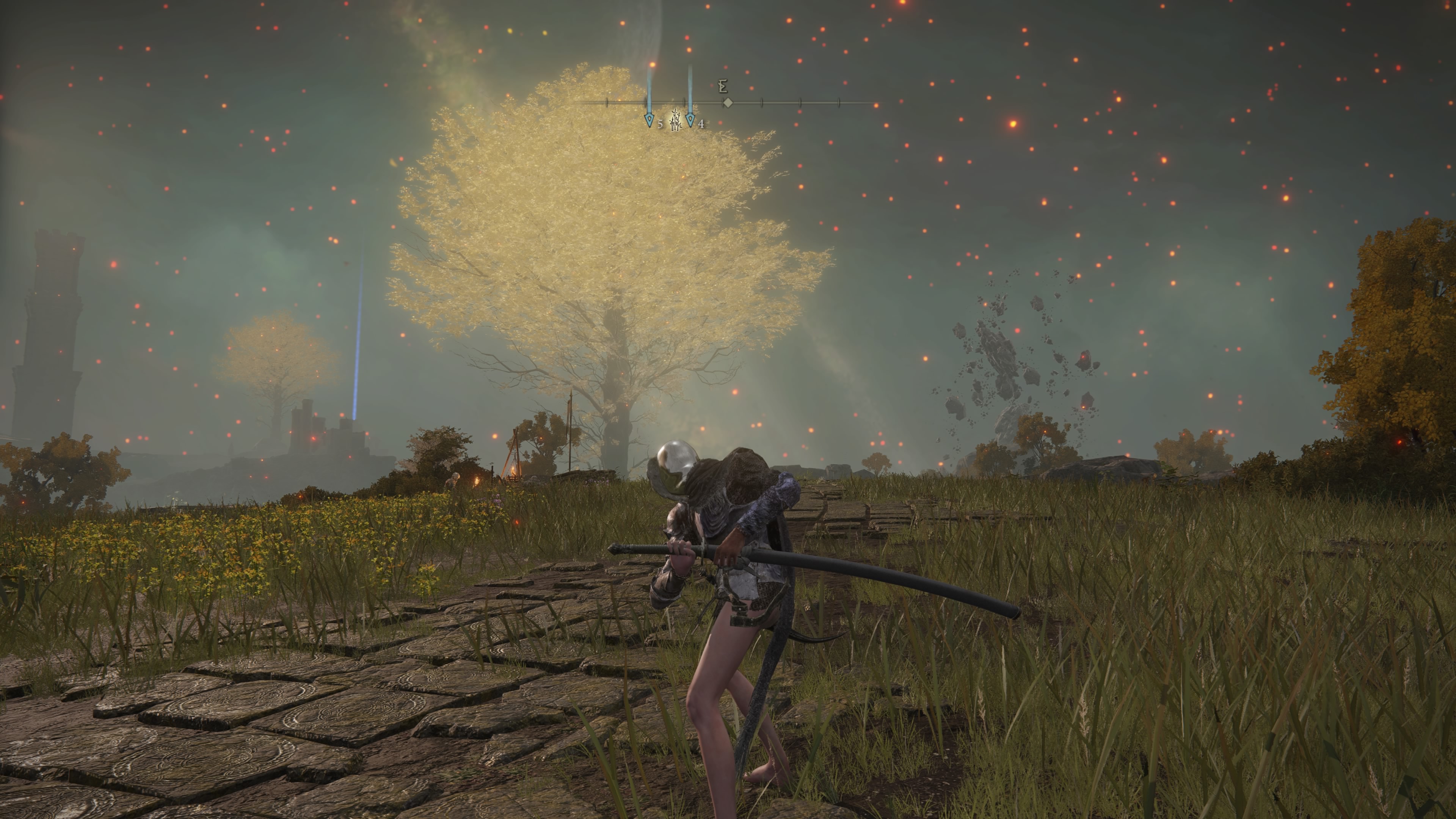Click the East diamond marker on the compass
The height and width of the screenshot is (819, 1456).
tap(728, 103)
